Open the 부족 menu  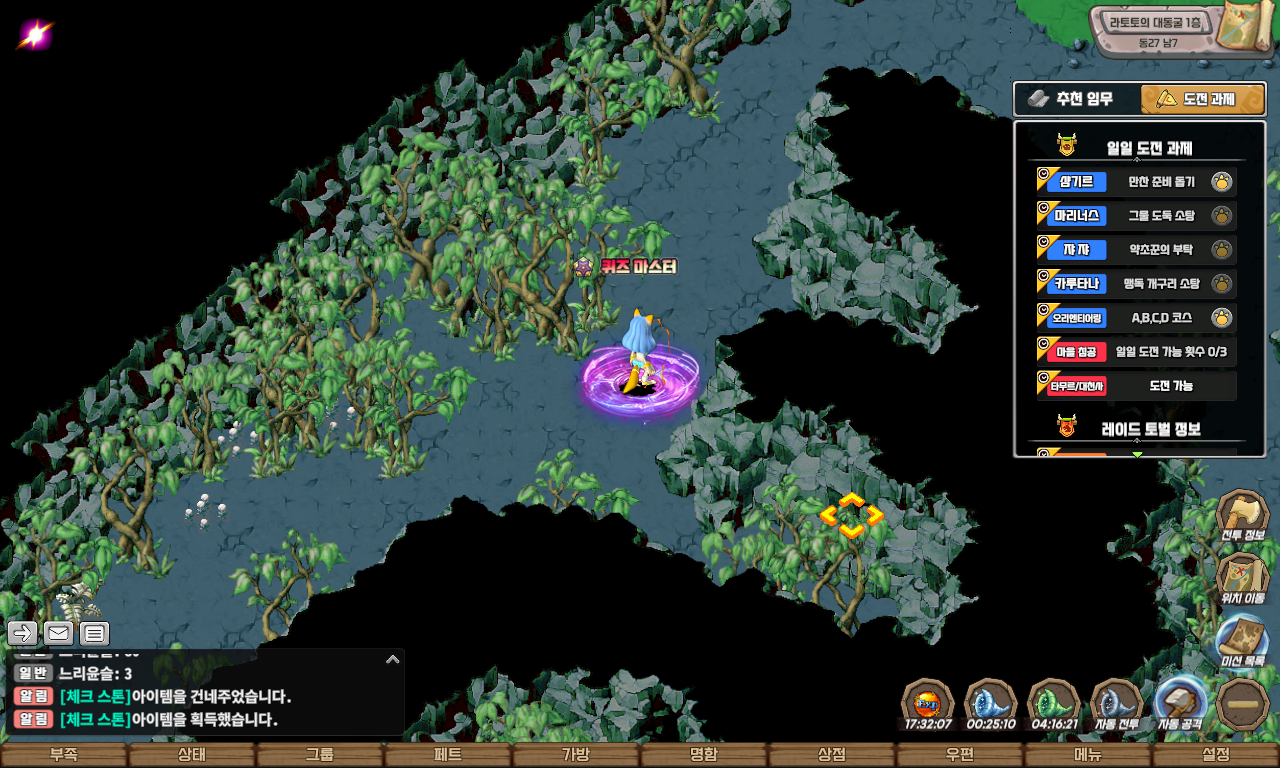point(64,755)
